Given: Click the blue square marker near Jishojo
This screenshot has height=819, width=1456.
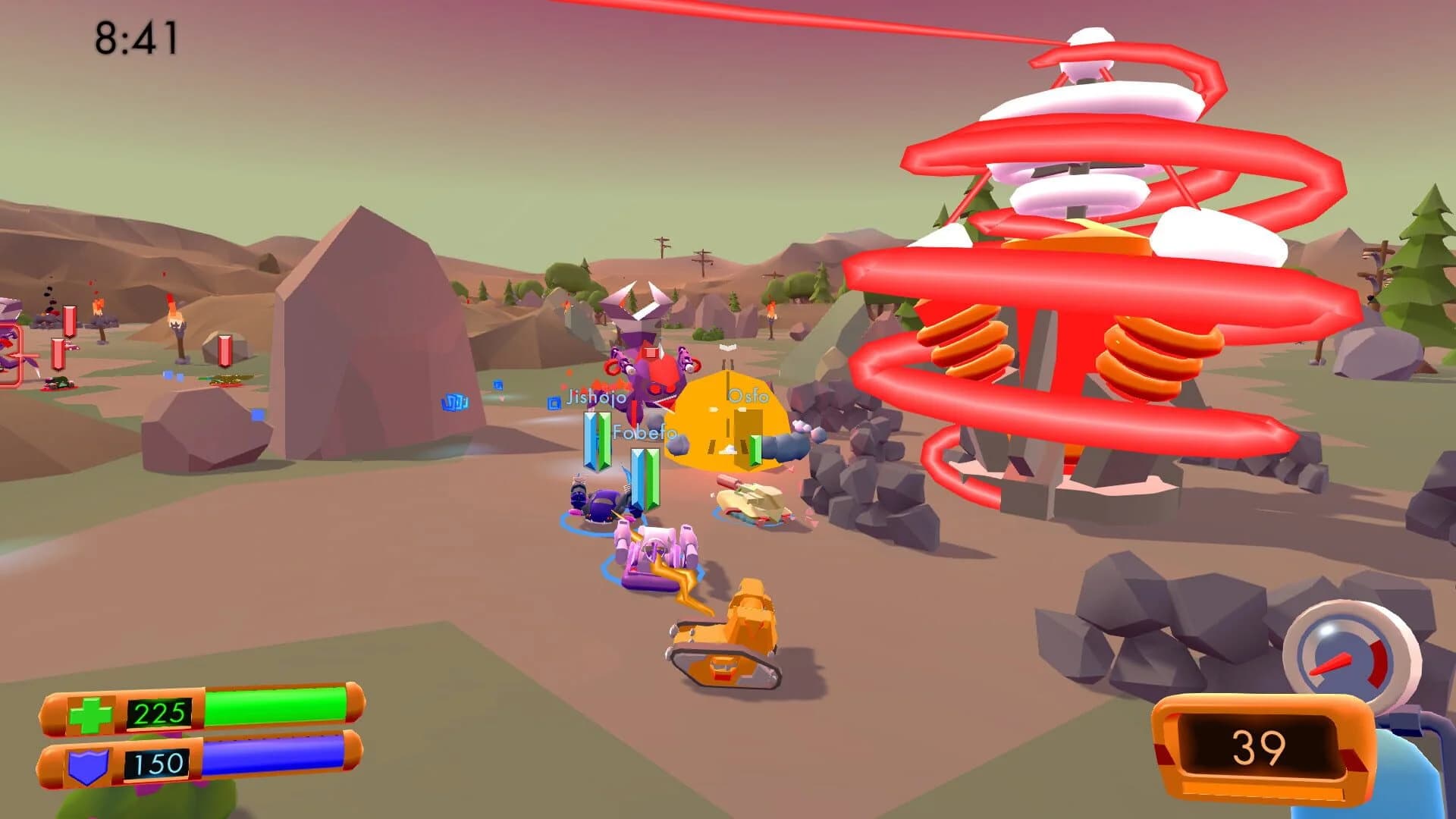Looking at the screenshot, I should tap(554, 402).
